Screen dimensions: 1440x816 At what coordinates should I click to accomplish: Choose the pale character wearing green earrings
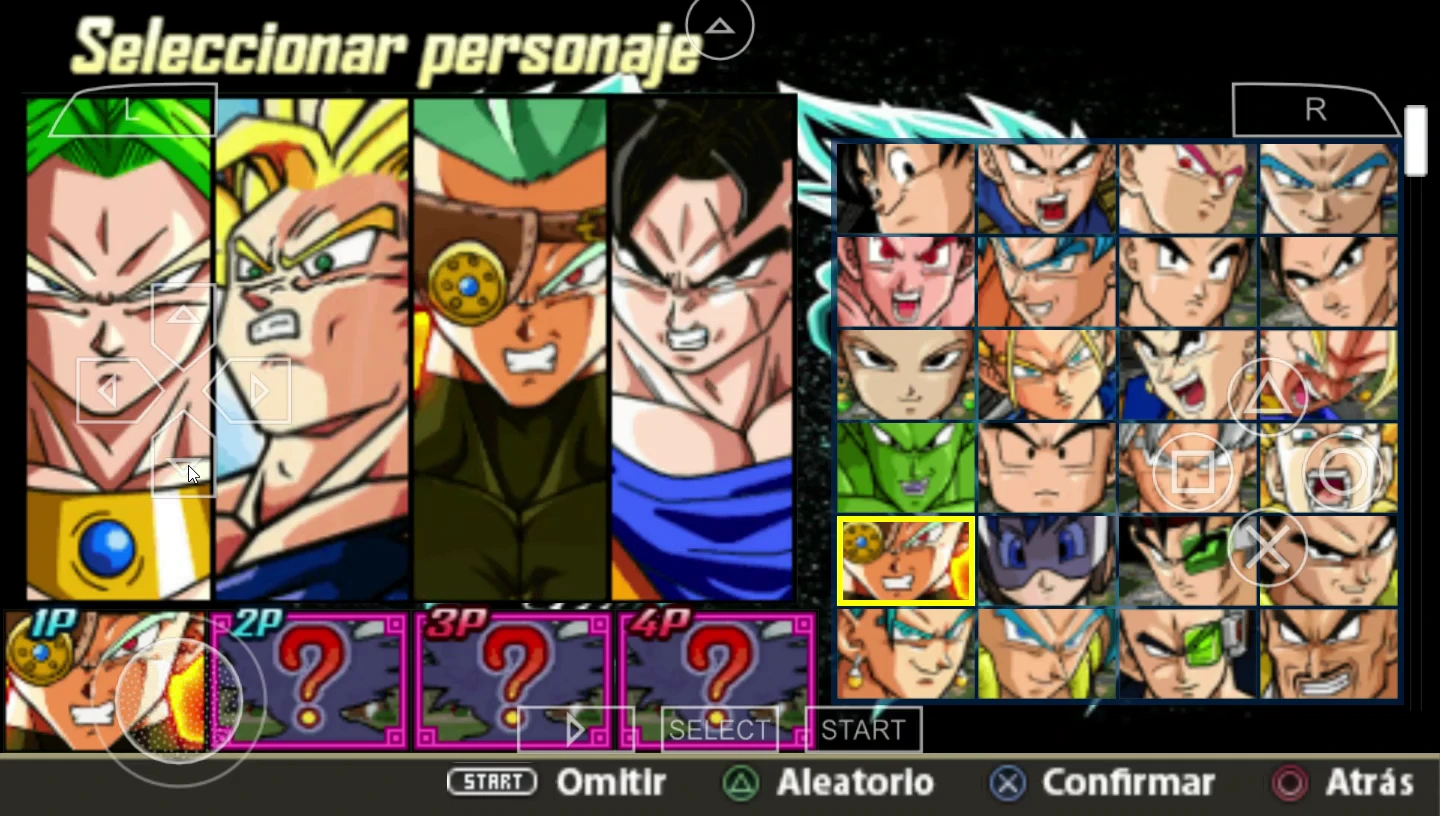905,374
